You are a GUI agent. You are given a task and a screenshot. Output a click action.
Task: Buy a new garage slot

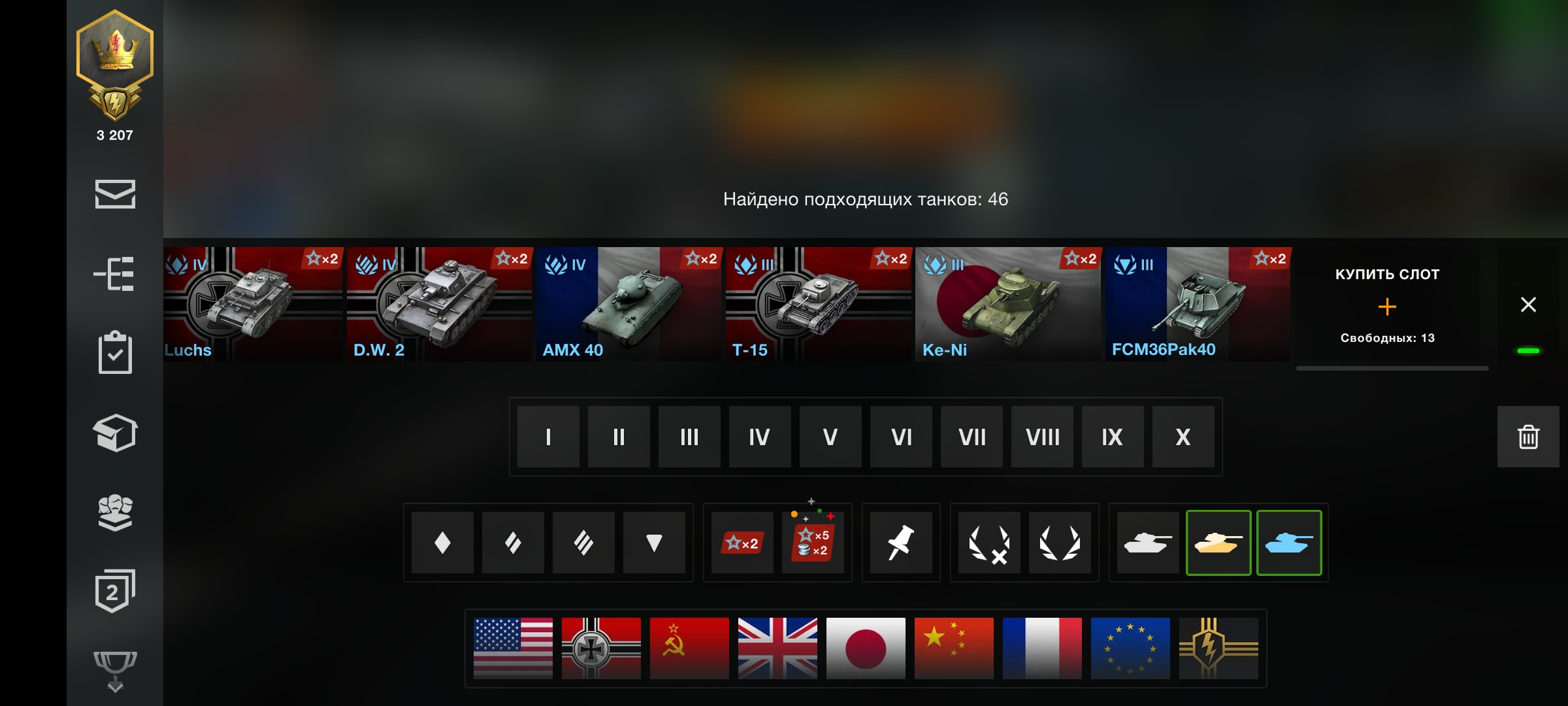tap(1387, 306)
